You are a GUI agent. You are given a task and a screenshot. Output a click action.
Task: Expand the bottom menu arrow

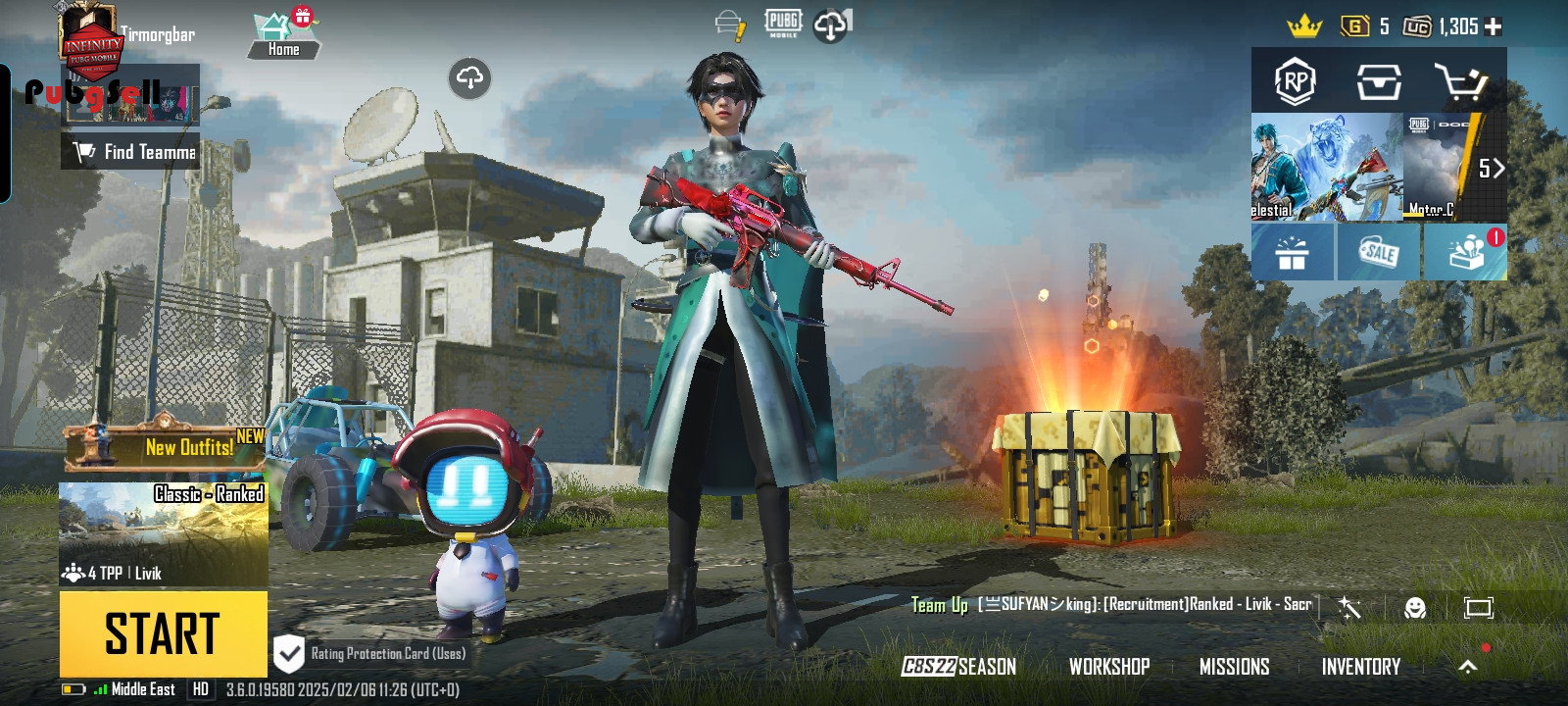(x=1467, y=667)
